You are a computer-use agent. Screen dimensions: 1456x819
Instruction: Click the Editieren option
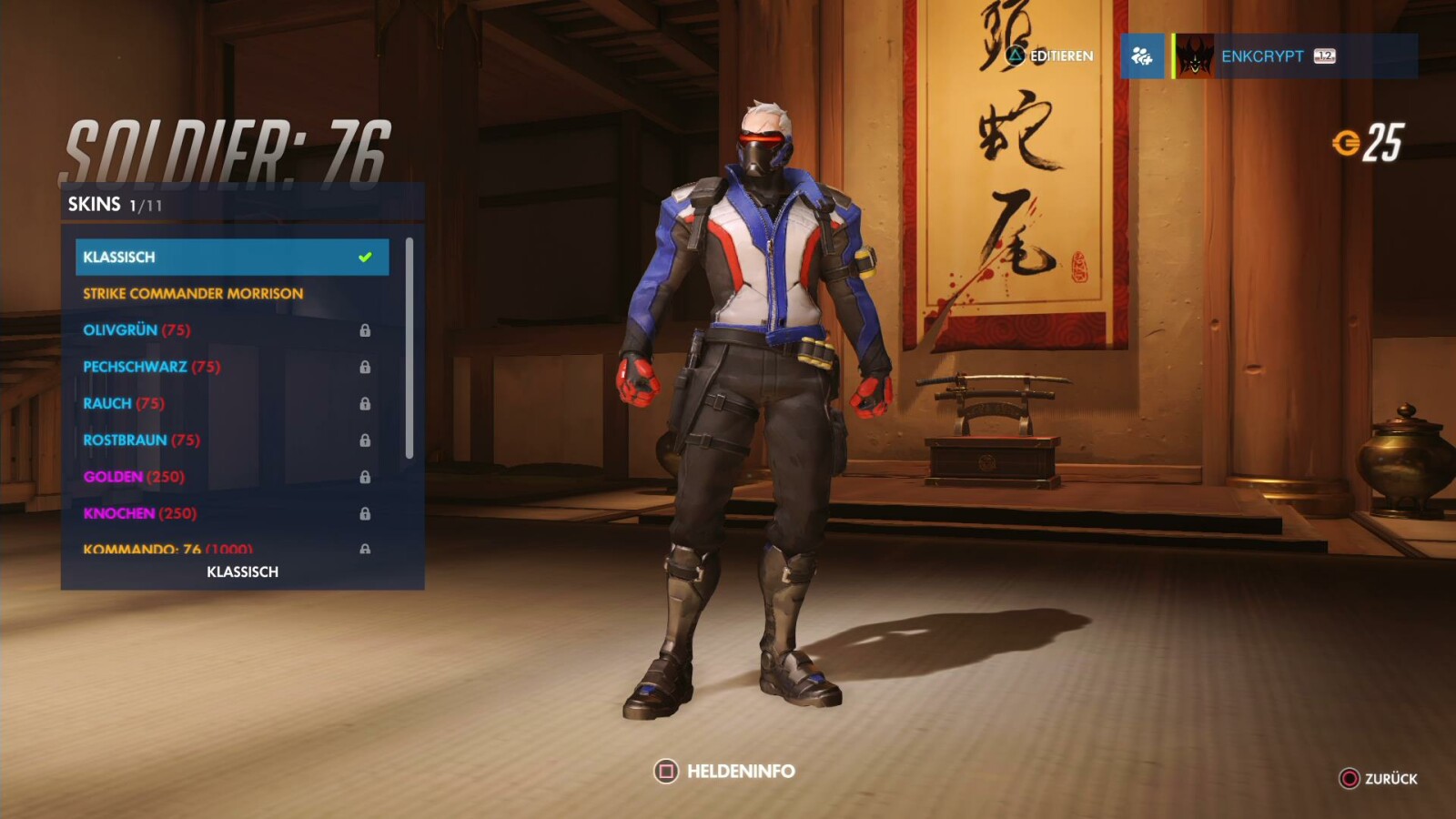coord(1049,56)
